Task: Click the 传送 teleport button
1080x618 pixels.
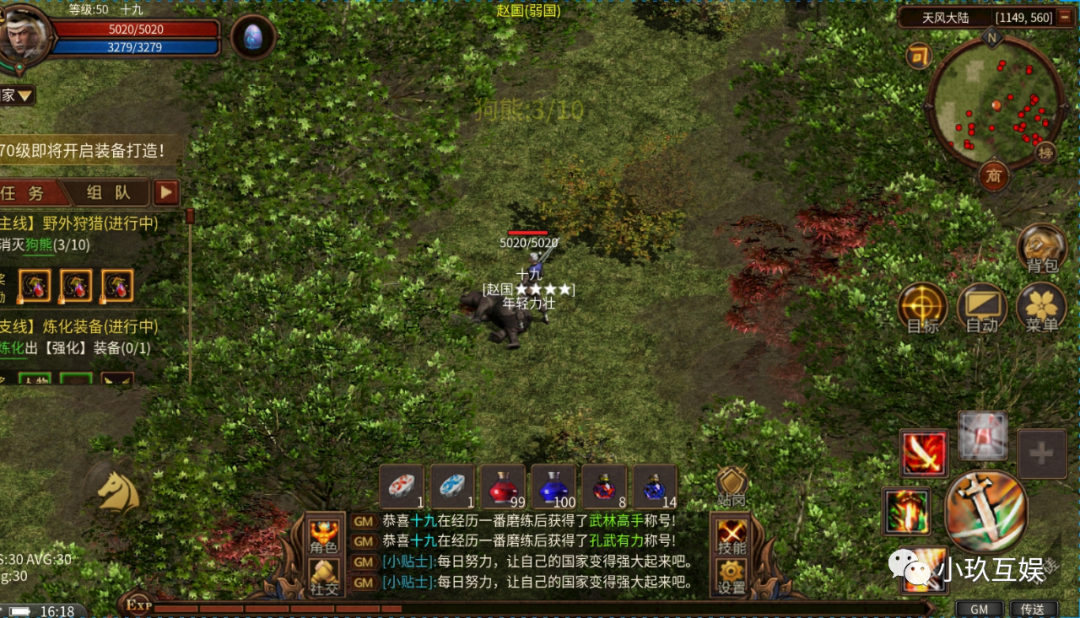Action: click(1032, 608)
